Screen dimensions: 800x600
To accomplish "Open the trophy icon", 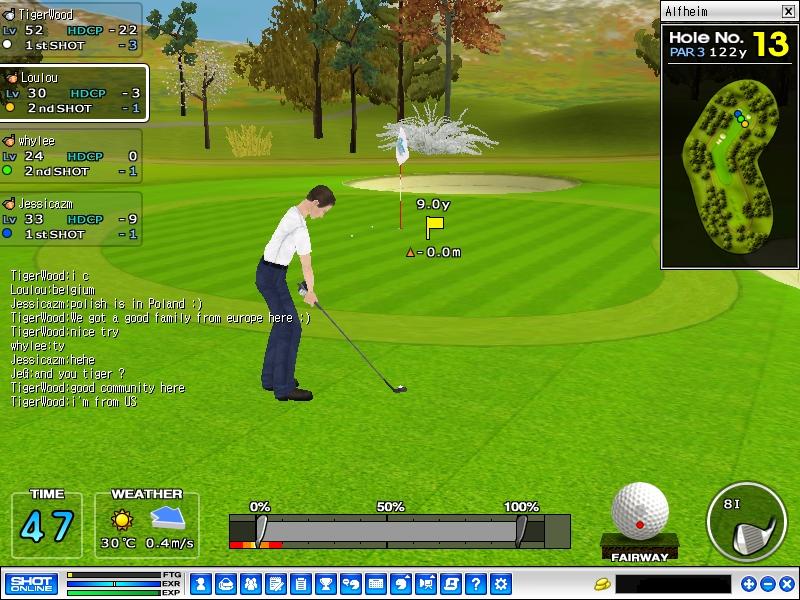I will tap(325, 583).
